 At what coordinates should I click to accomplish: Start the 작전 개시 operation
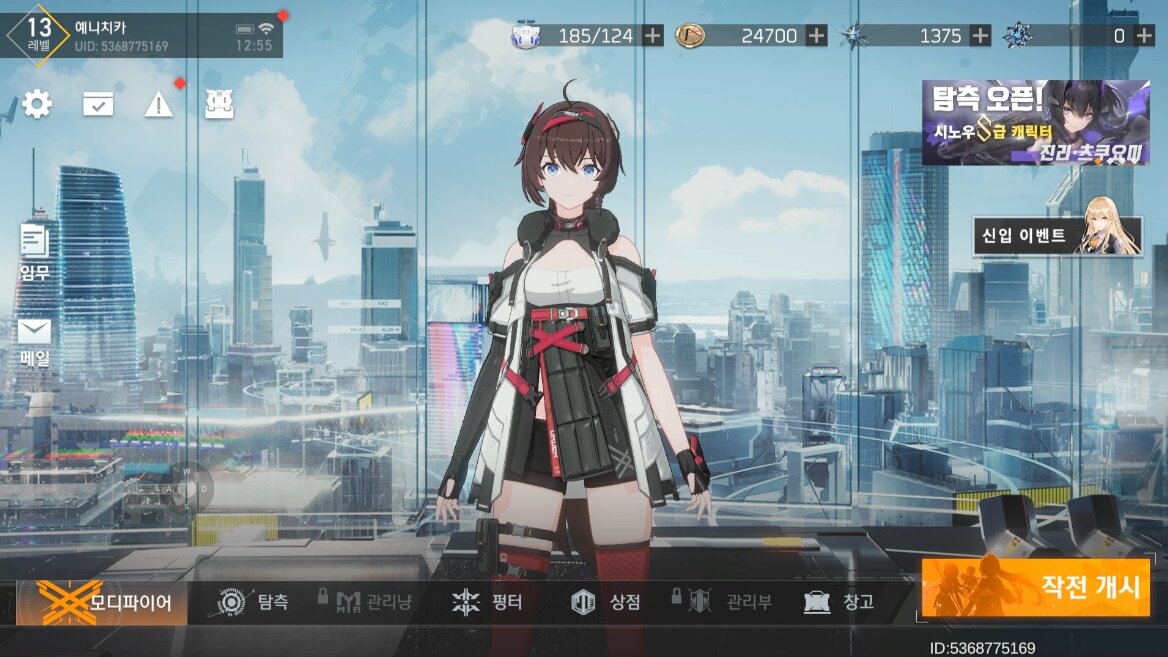pyautogui.click(x=1035, y=587)
